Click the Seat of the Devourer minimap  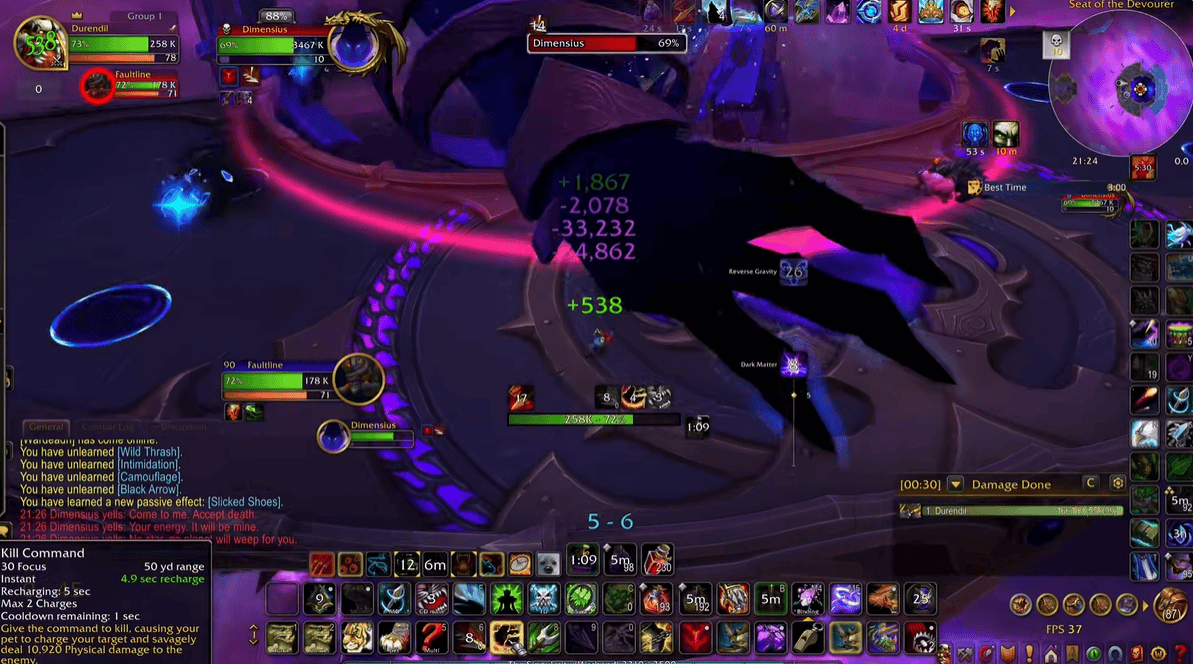point(1141,89)
